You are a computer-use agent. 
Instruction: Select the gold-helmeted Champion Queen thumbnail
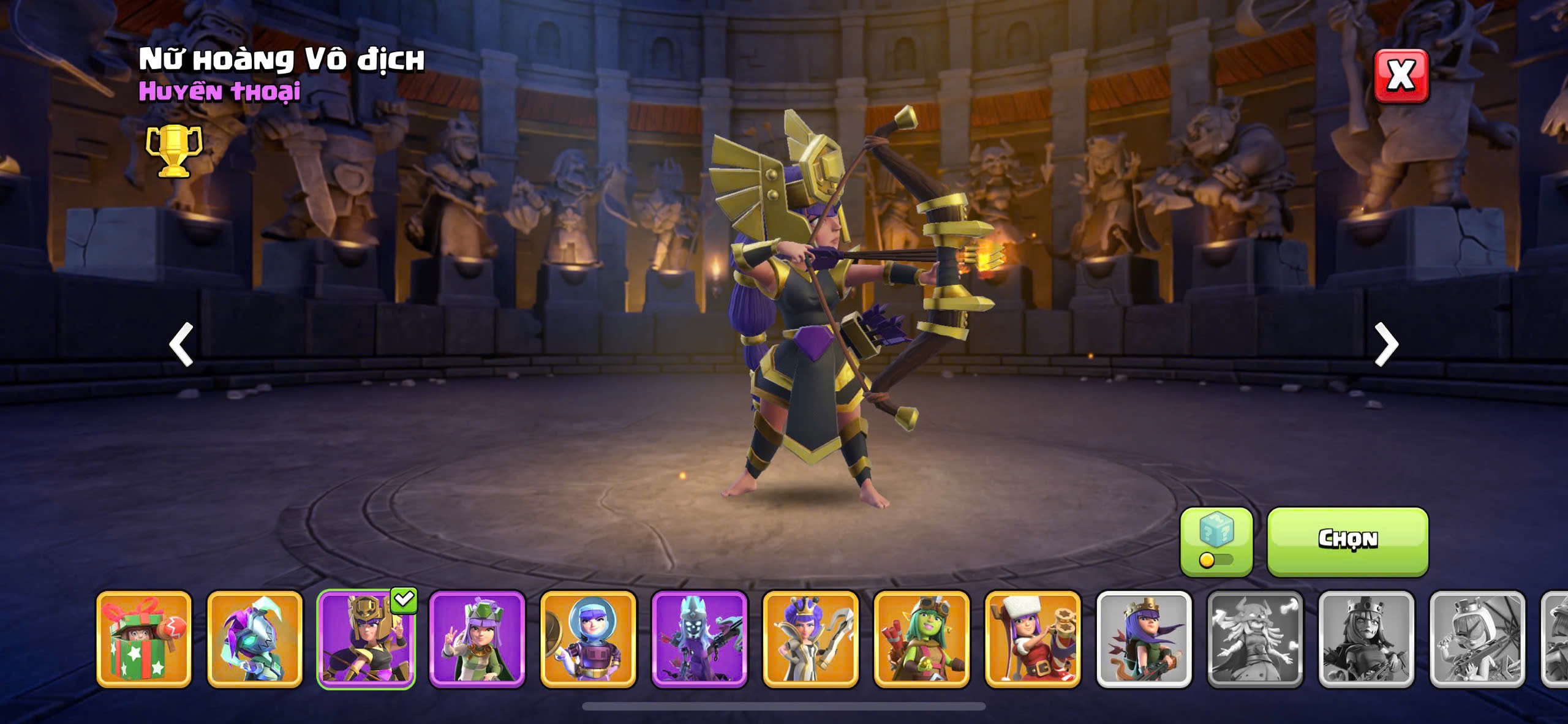(366, 638)
